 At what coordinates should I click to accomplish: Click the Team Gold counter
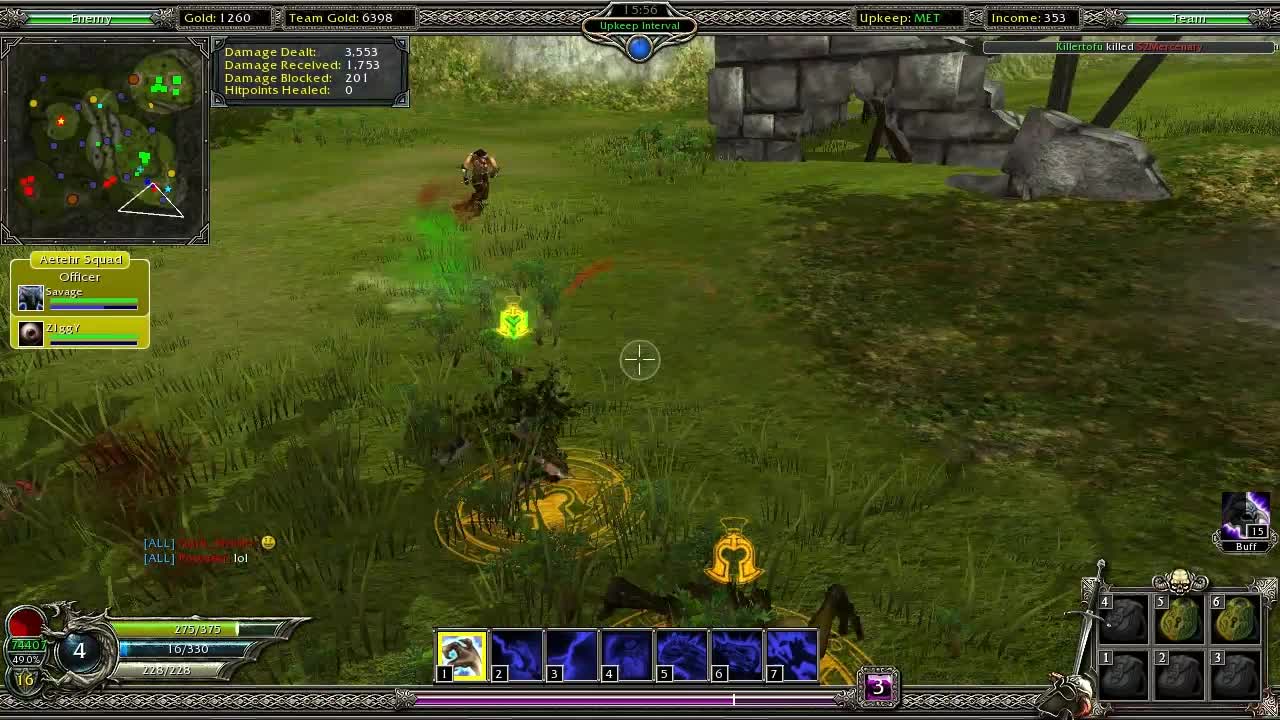tap(347, 17)
